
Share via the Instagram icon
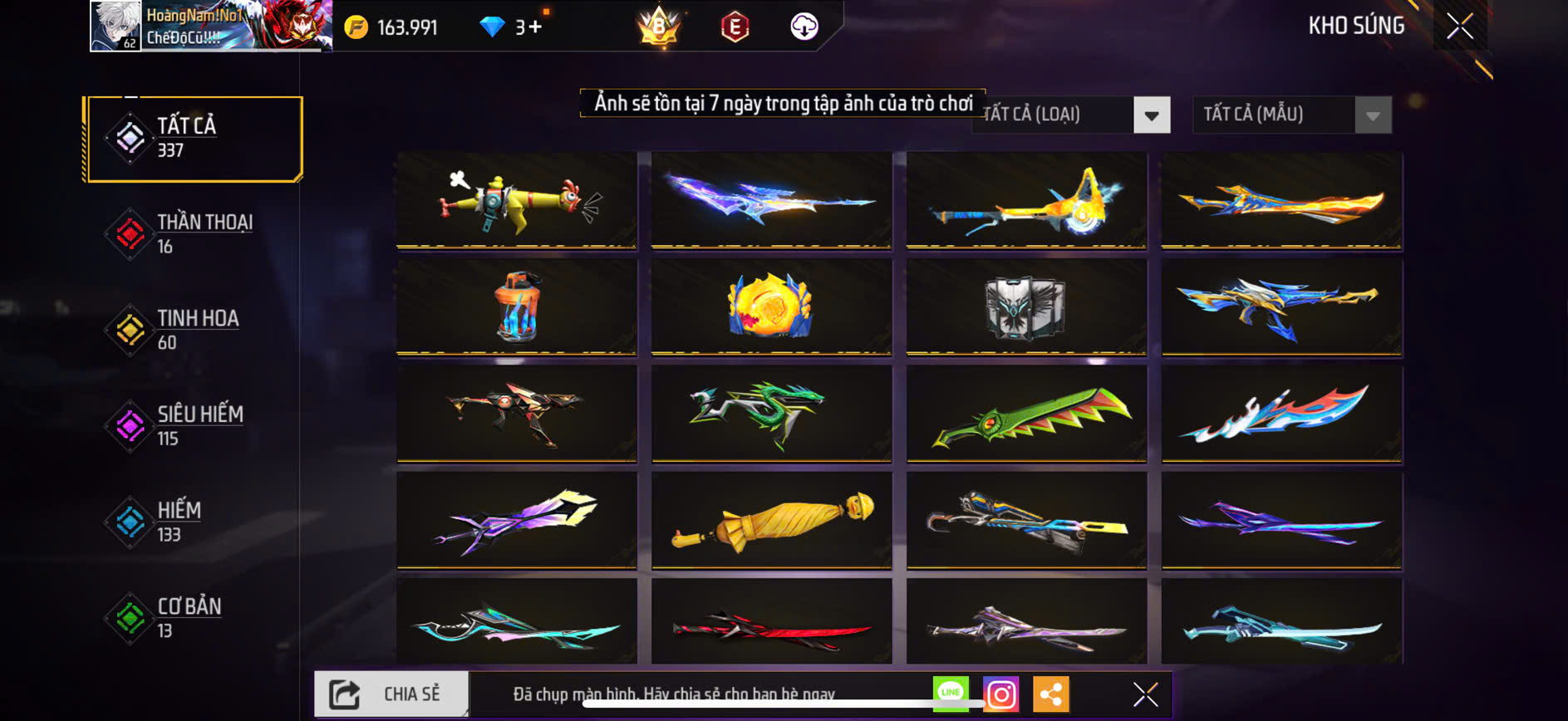click(1002, 691)
